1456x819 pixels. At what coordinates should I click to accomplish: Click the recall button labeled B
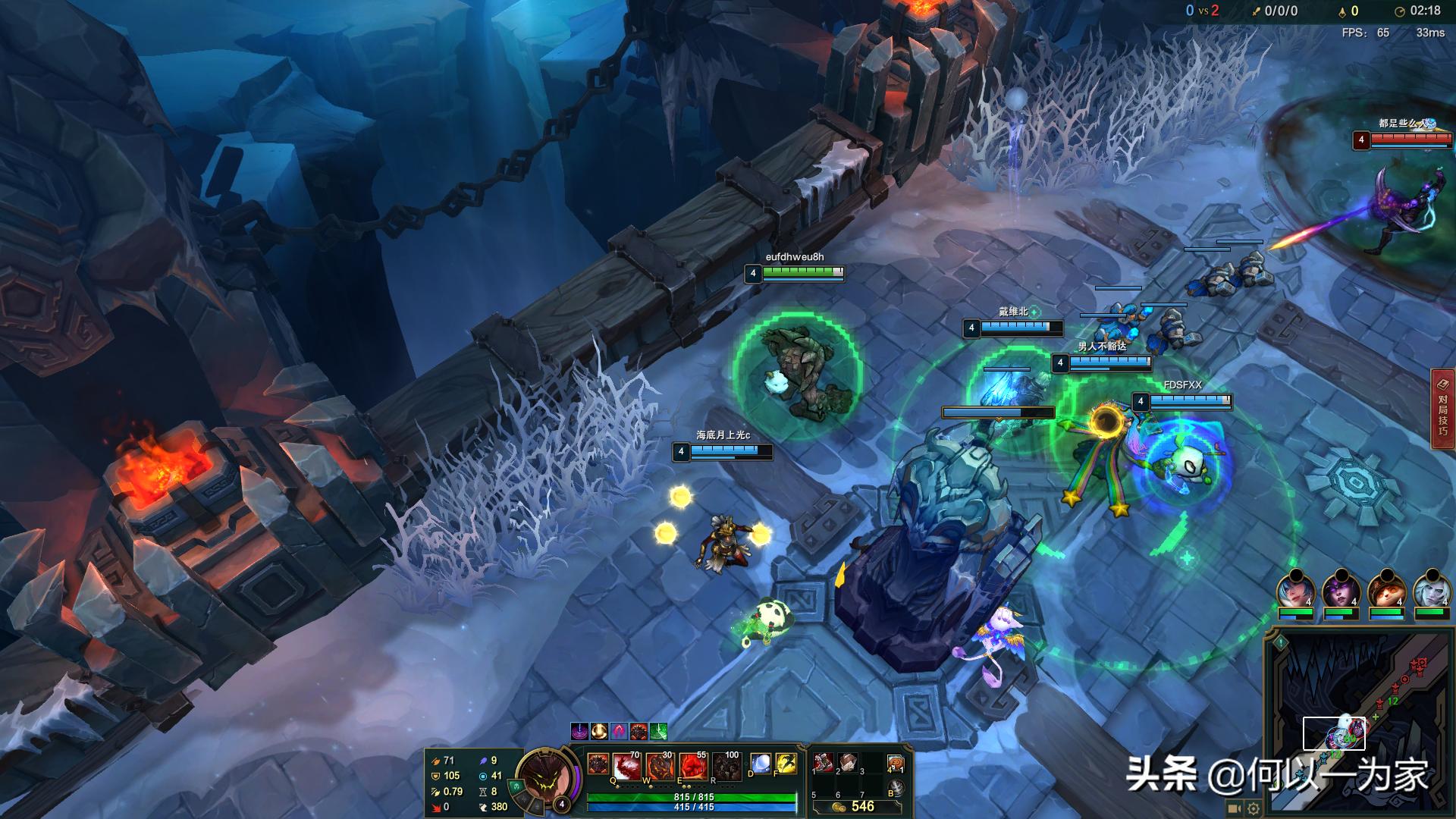tap(896, 789)
